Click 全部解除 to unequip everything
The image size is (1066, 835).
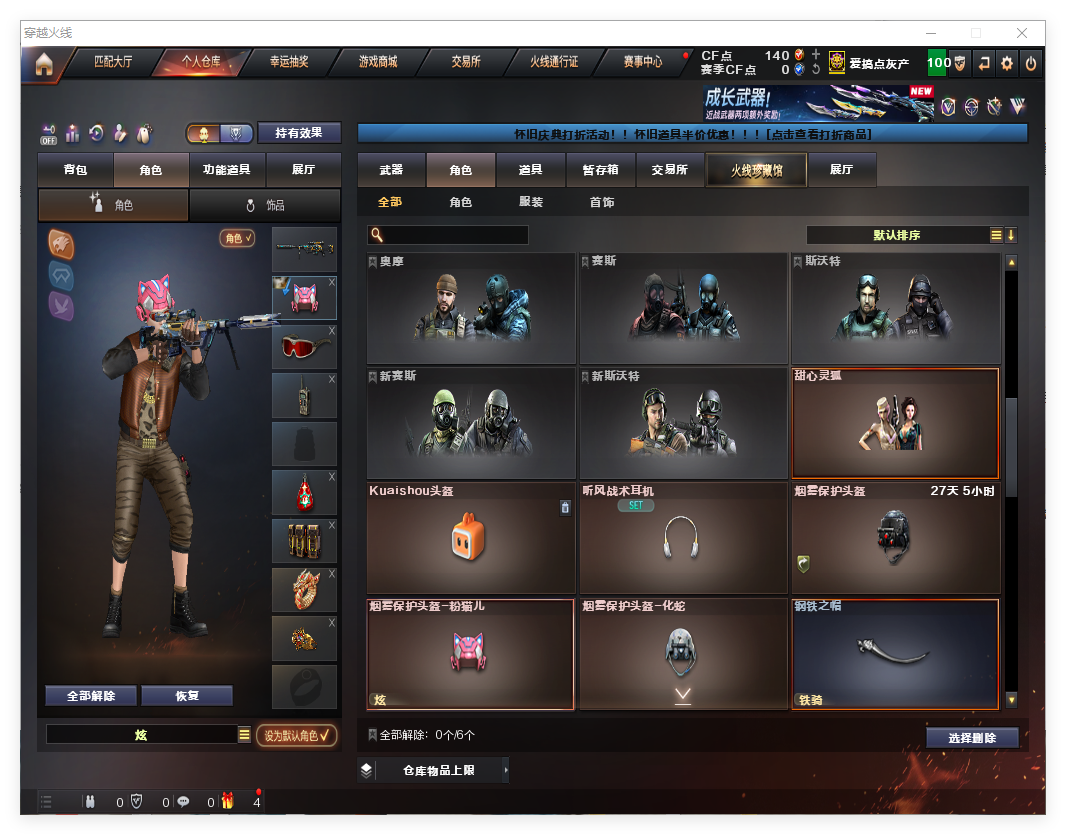point(91,696)
